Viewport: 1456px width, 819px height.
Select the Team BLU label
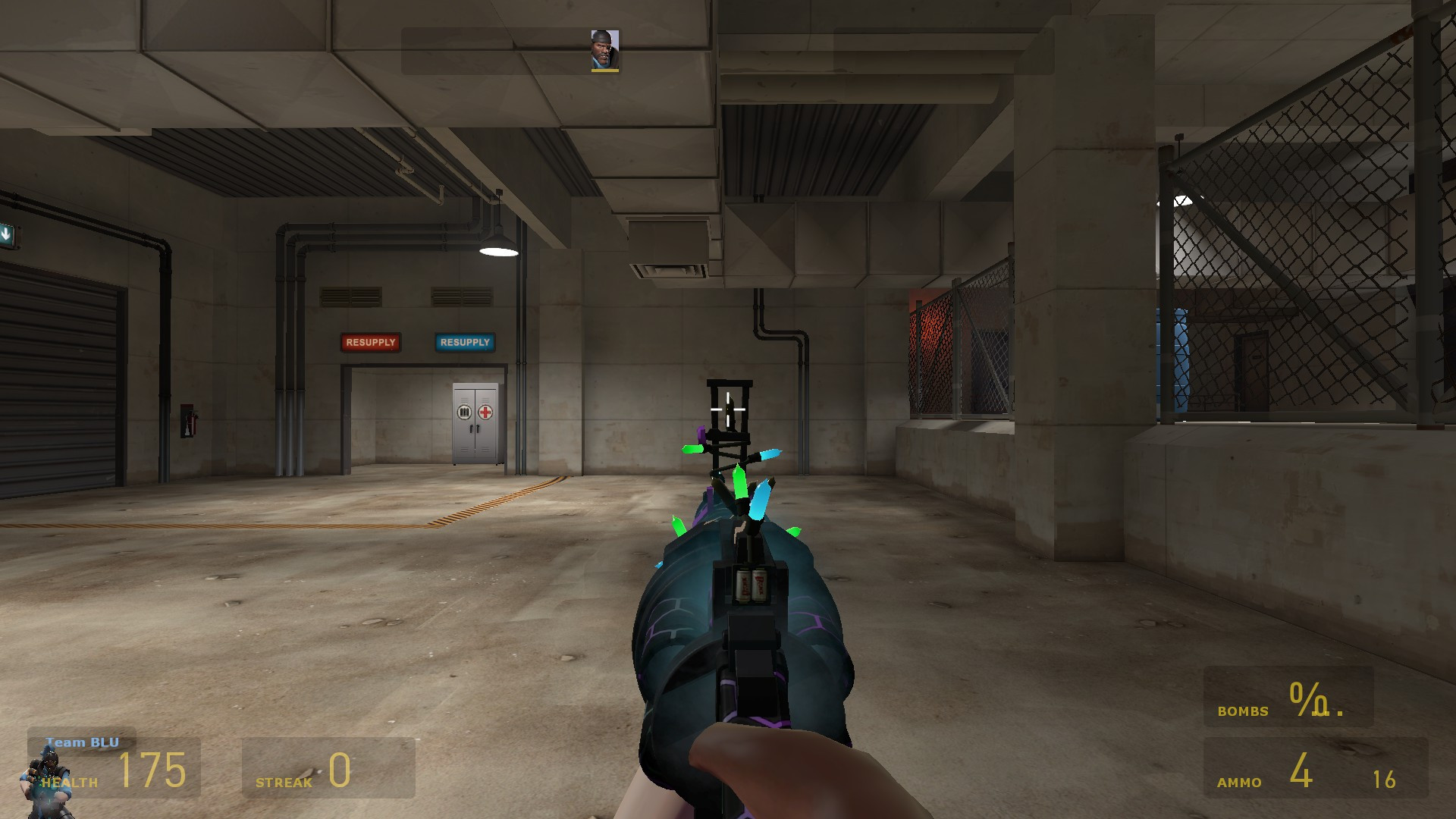82,742
